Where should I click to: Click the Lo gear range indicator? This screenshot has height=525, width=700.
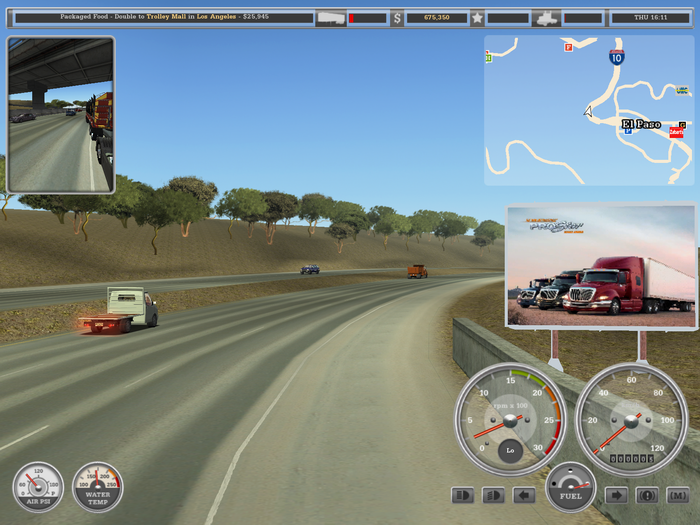(510, 449)
